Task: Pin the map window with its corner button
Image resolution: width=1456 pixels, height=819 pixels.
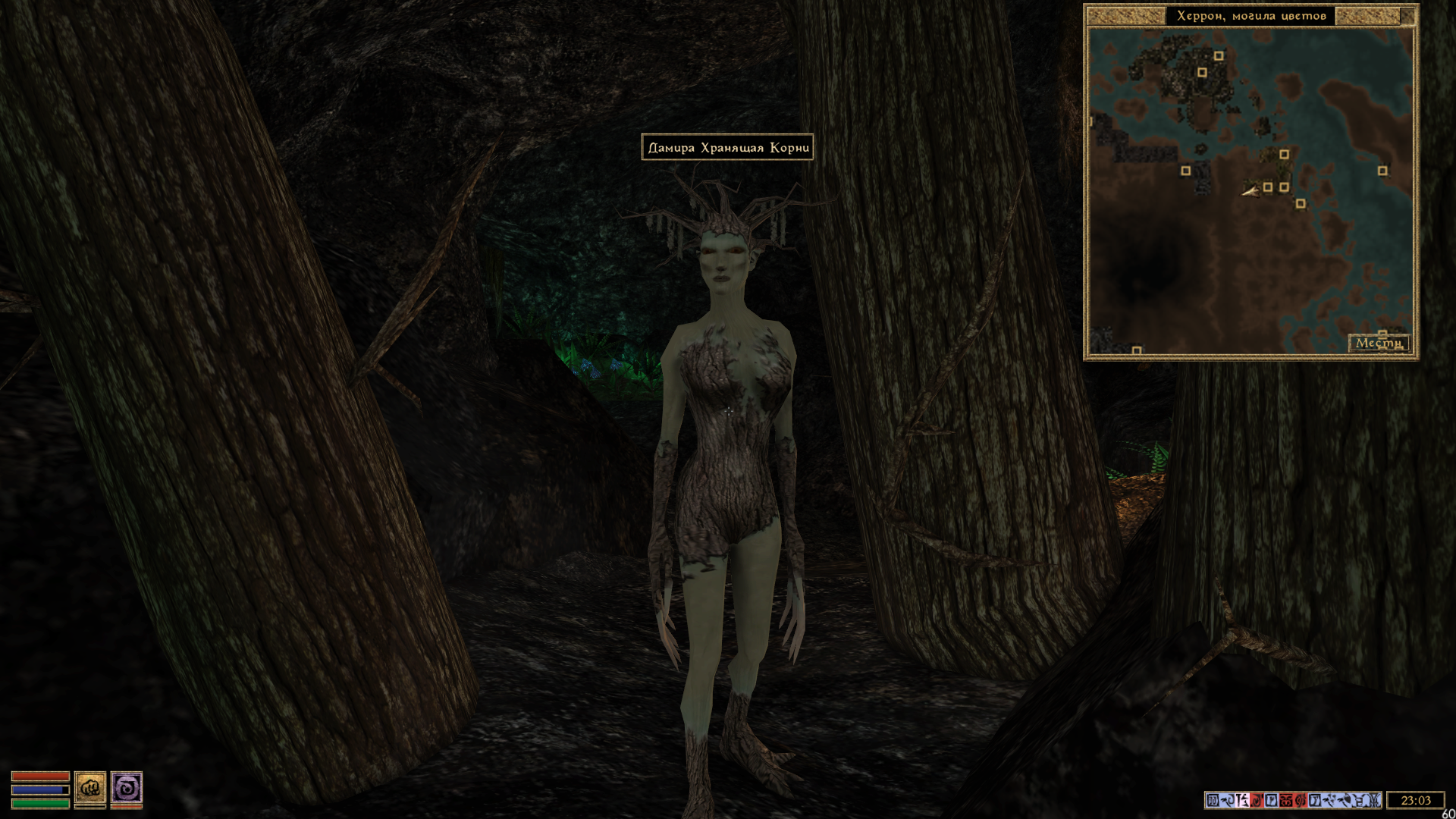Action: [1408, 15]
